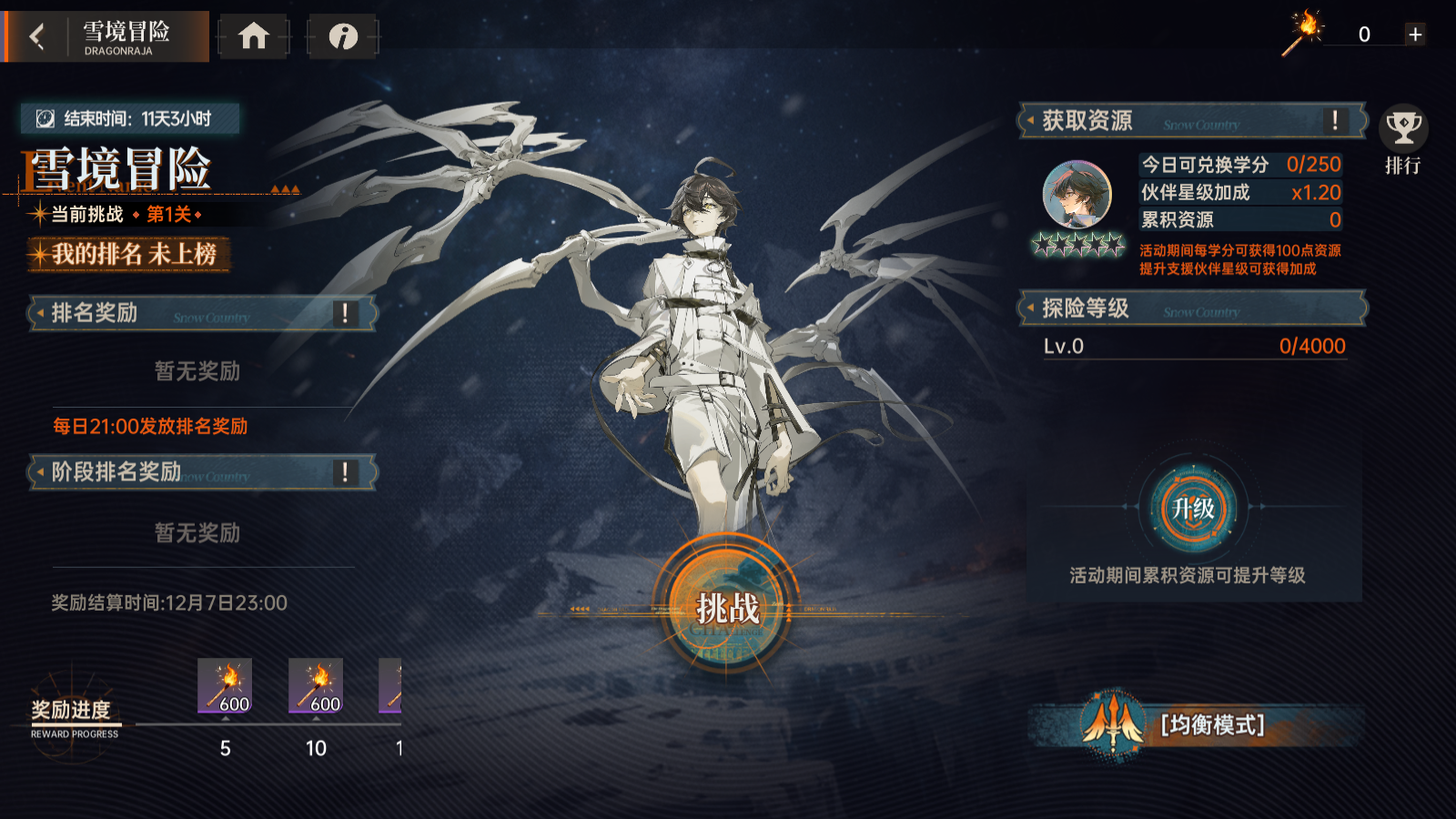Show the event info page
1456x819 pixels.
tap(343, 36)
